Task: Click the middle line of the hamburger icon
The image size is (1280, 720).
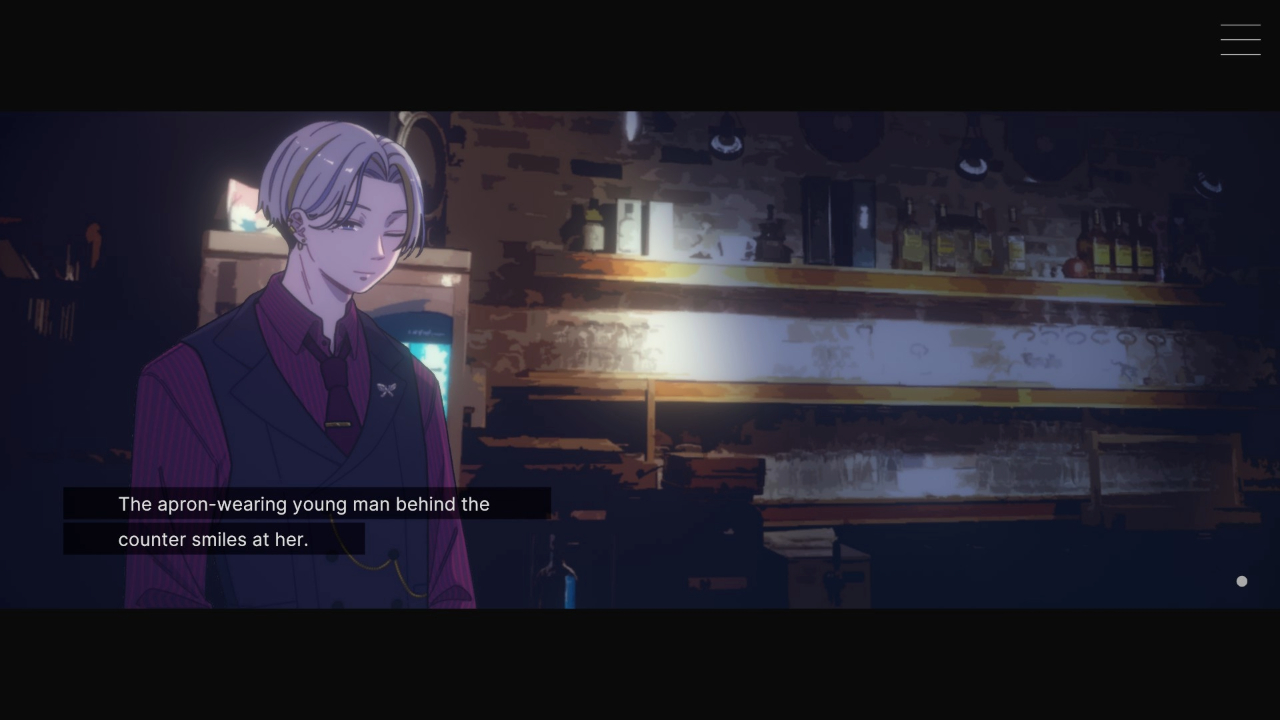Action: (x=1240, y=39)
